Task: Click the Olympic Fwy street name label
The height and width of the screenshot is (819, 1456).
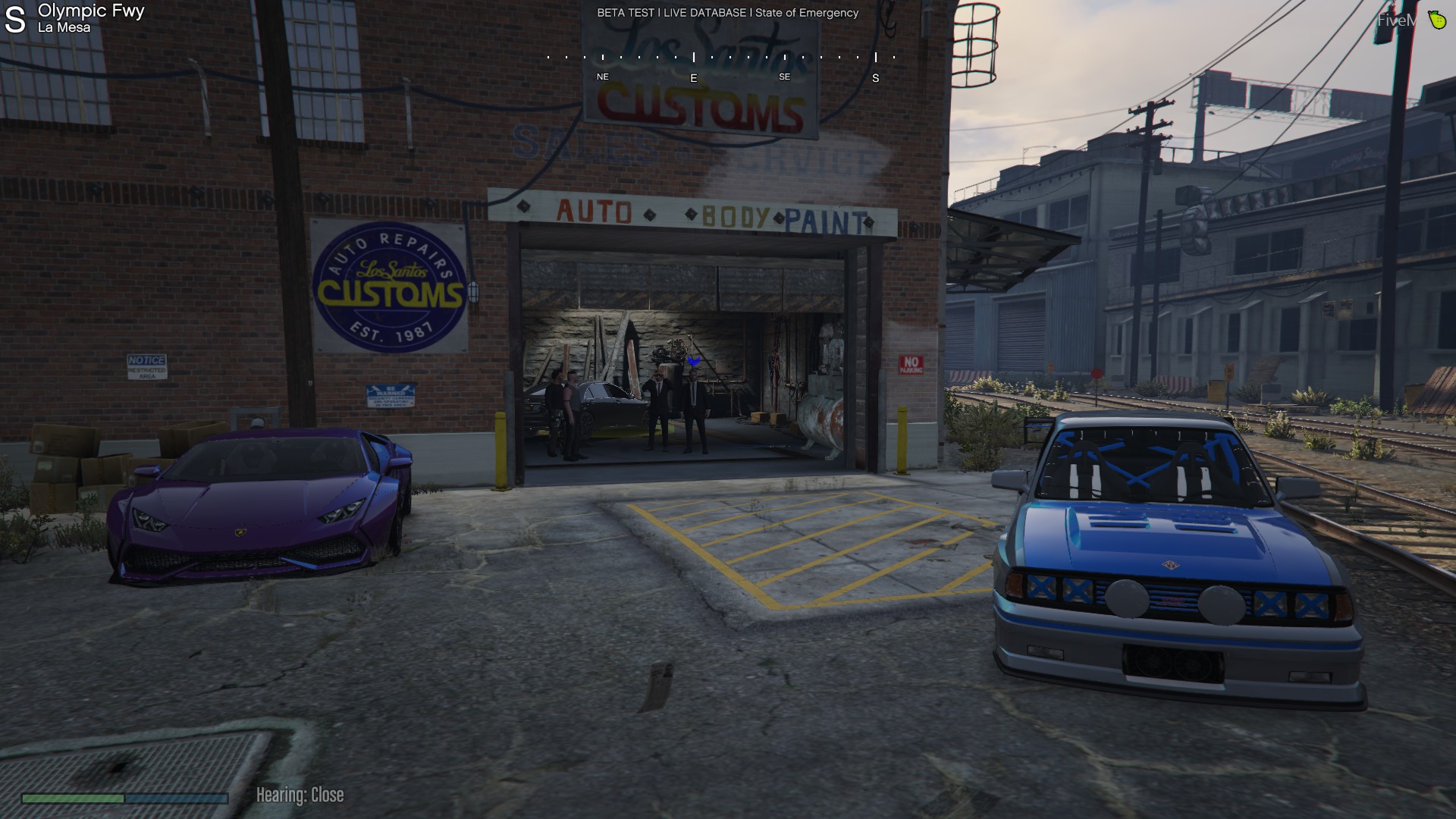Action: (x=91, y=11)
